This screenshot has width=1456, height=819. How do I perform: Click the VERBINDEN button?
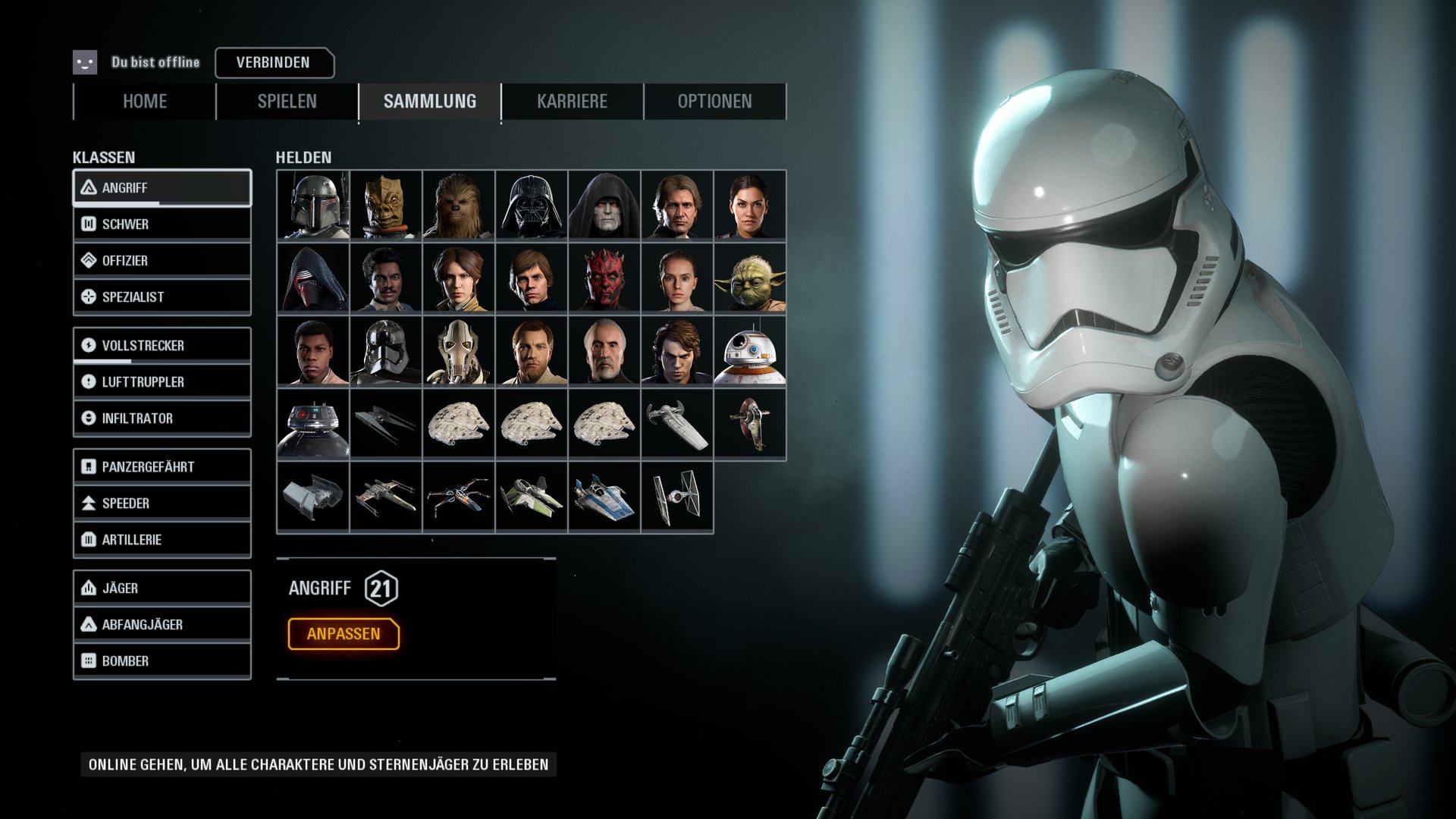click(274, 63)
